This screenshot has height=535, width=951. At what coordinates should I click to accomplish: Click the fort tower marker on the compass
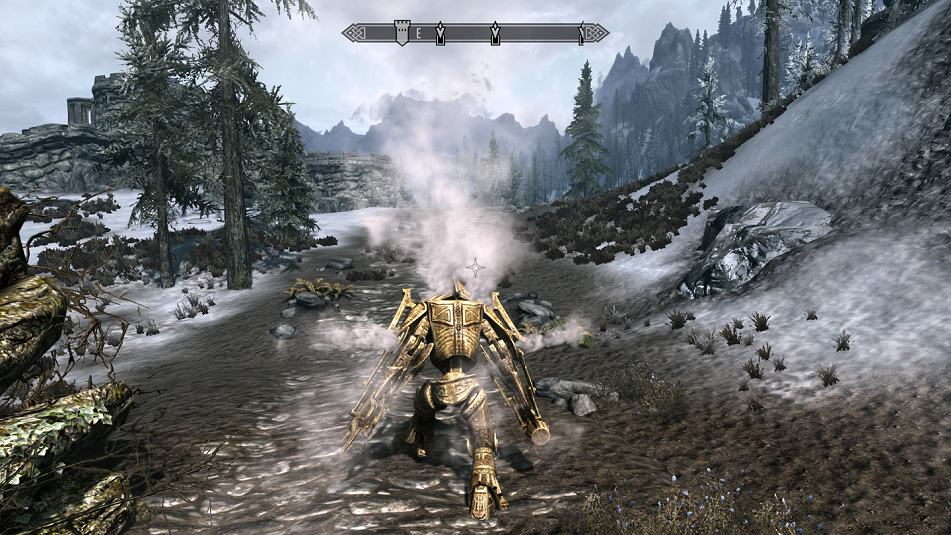(402, 33)
